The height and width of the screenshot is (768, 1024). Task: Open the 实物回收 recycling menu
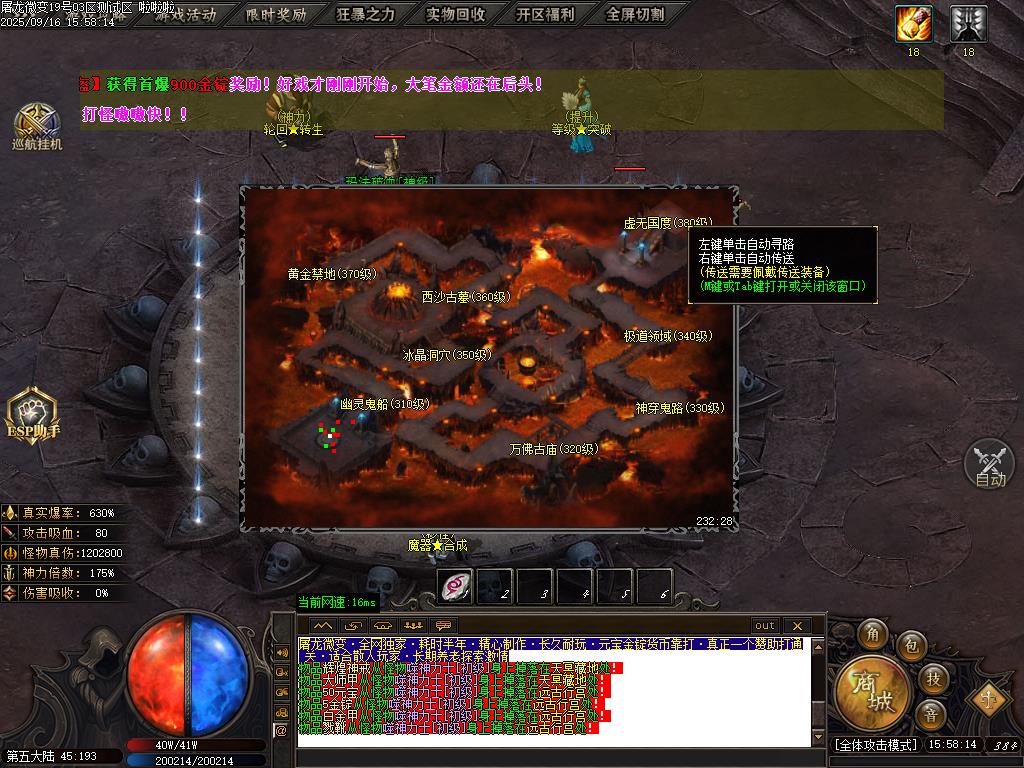456,15
